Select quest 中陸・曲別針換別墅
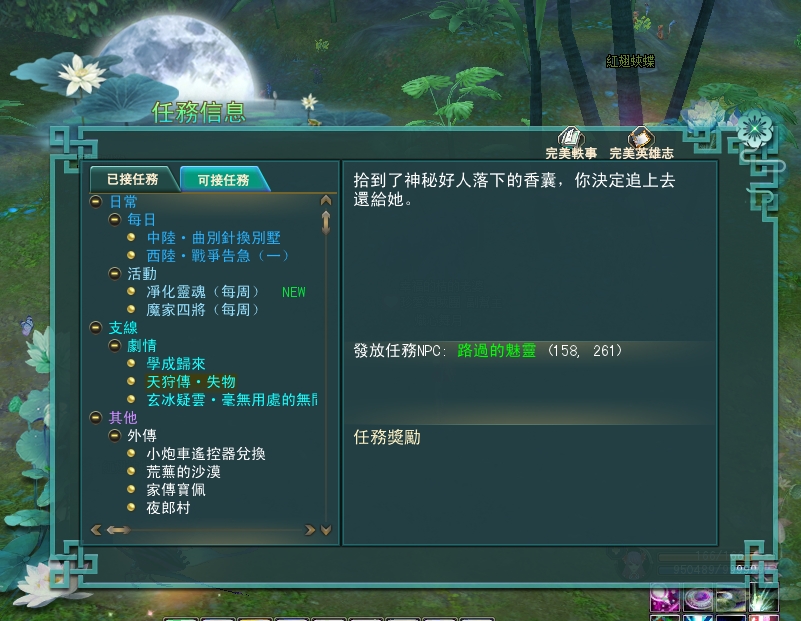 (213, 238)
